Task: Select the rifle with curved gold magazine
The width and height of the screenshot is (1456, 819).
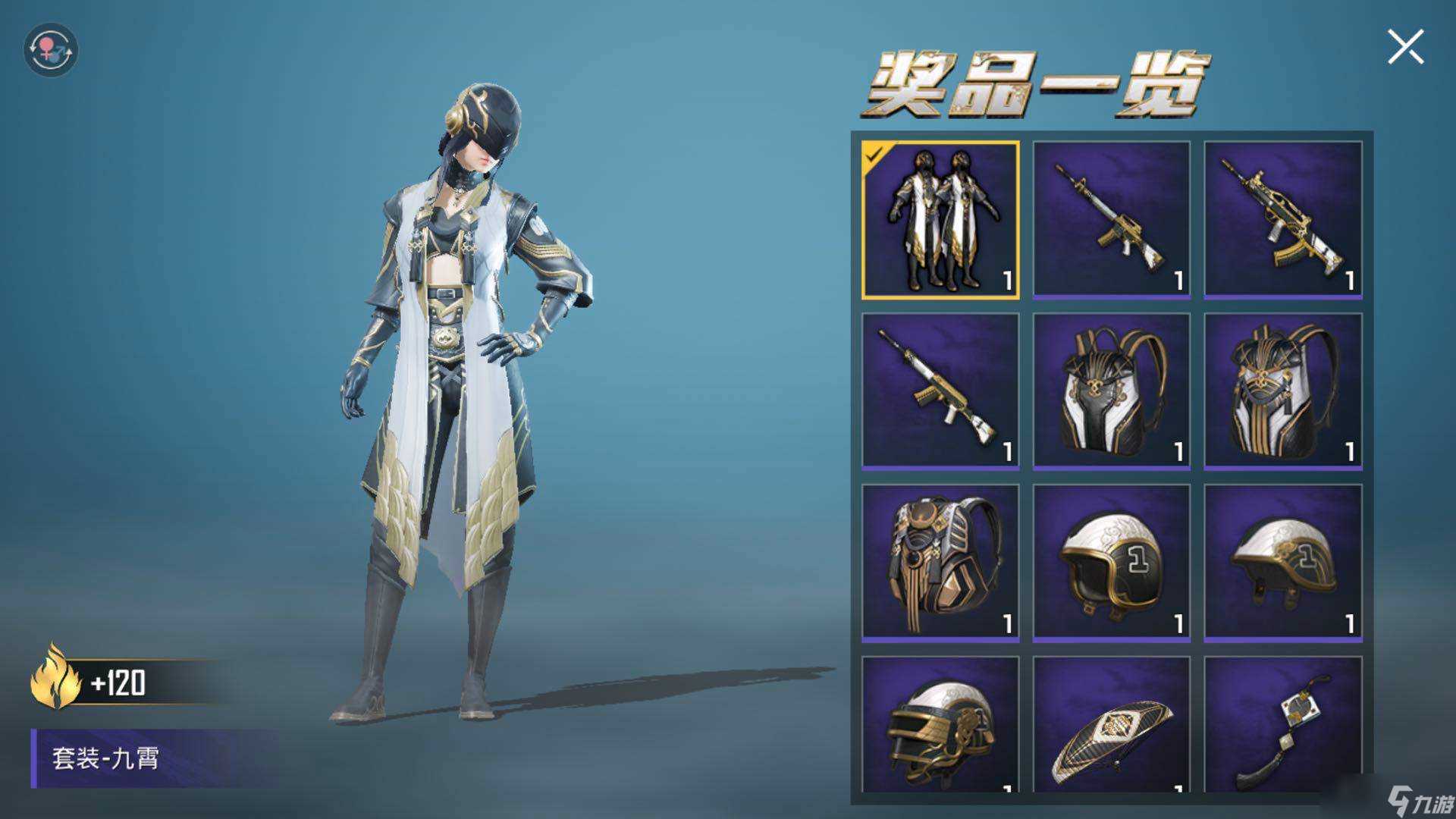Action: pyautogui.click(x=1282, y=220)
